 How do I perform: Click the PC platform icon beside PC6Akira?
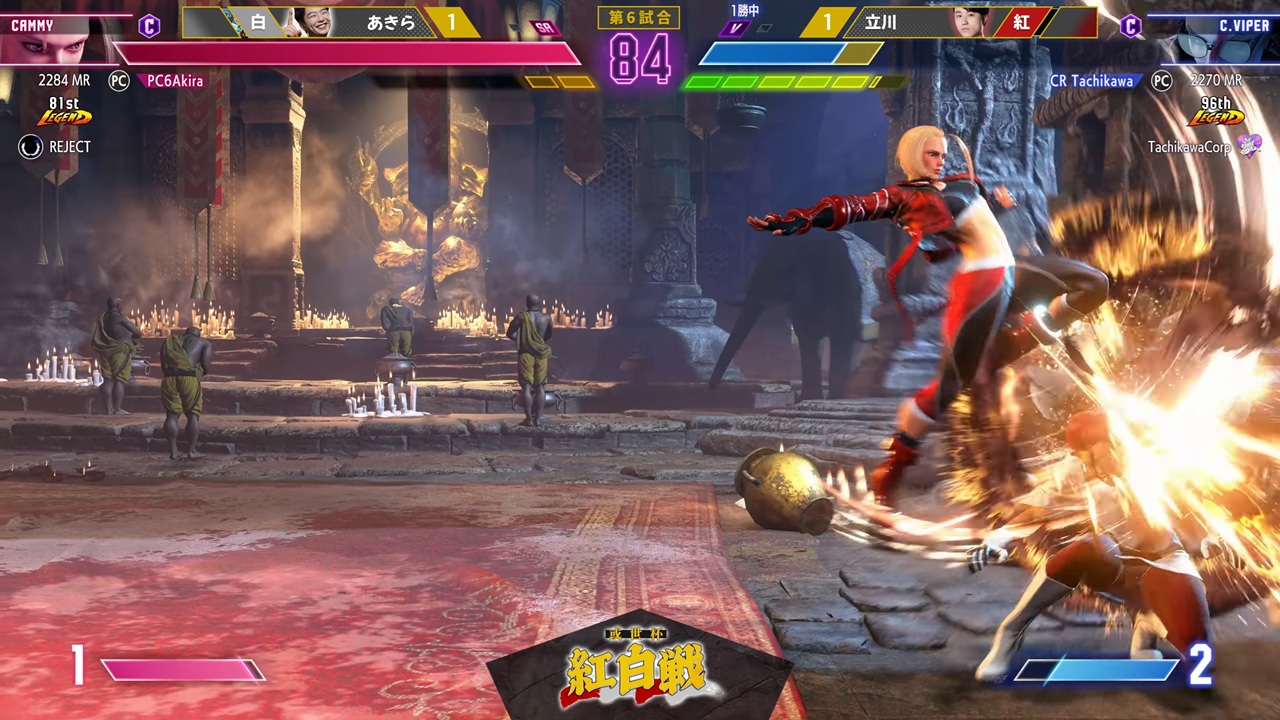coord(119,81)
